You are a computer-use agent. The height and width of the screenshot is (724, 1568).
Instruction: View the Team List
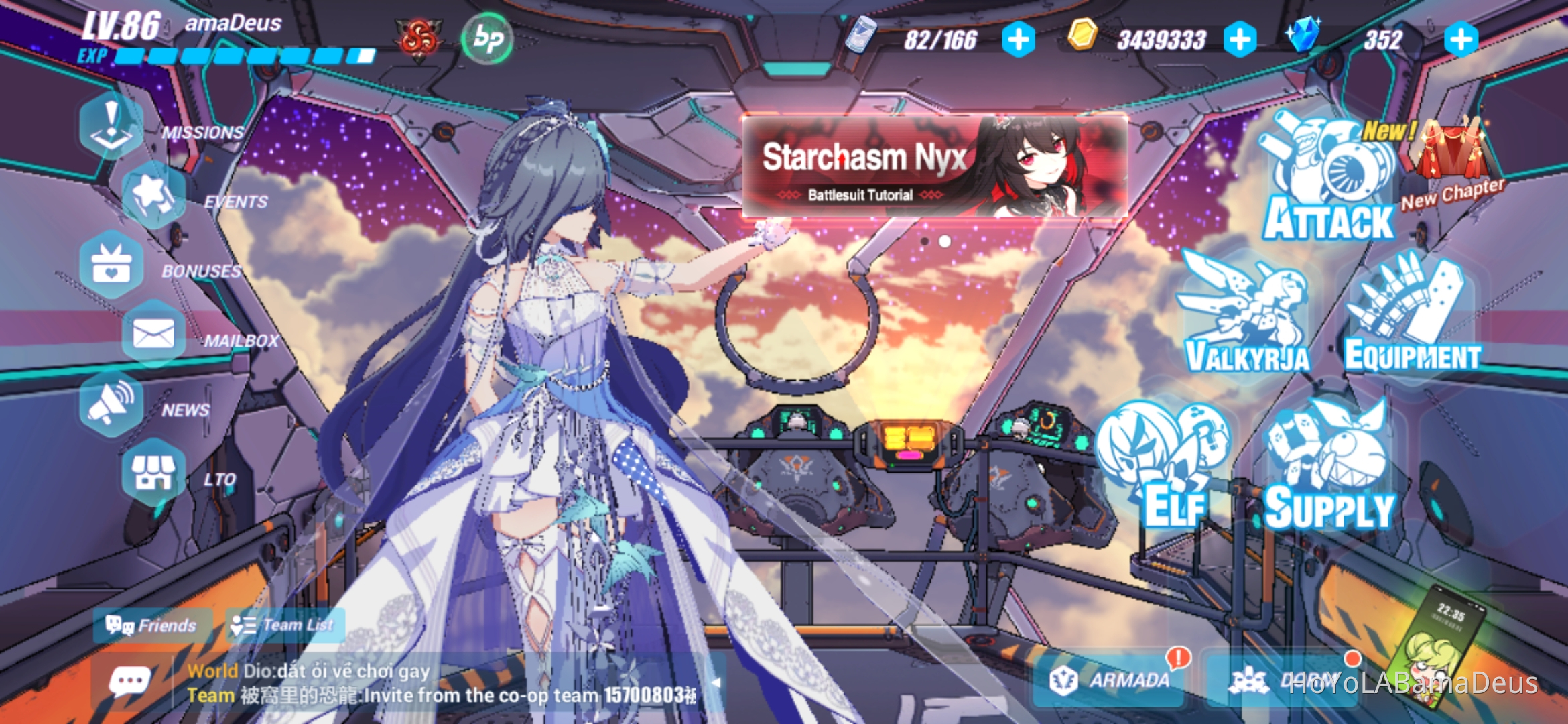tap(284, 625)
